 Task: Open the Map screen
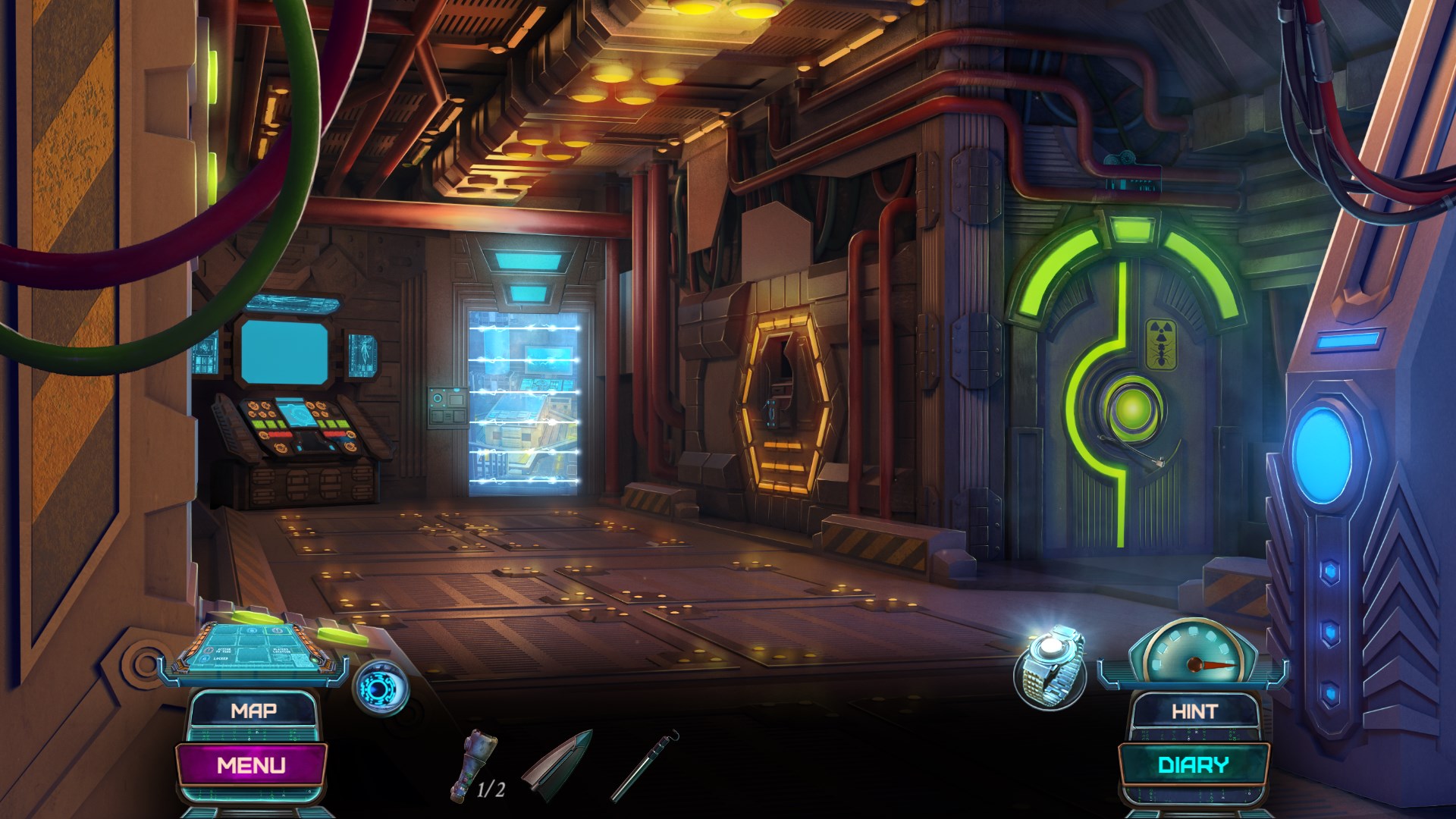point(253,711)
